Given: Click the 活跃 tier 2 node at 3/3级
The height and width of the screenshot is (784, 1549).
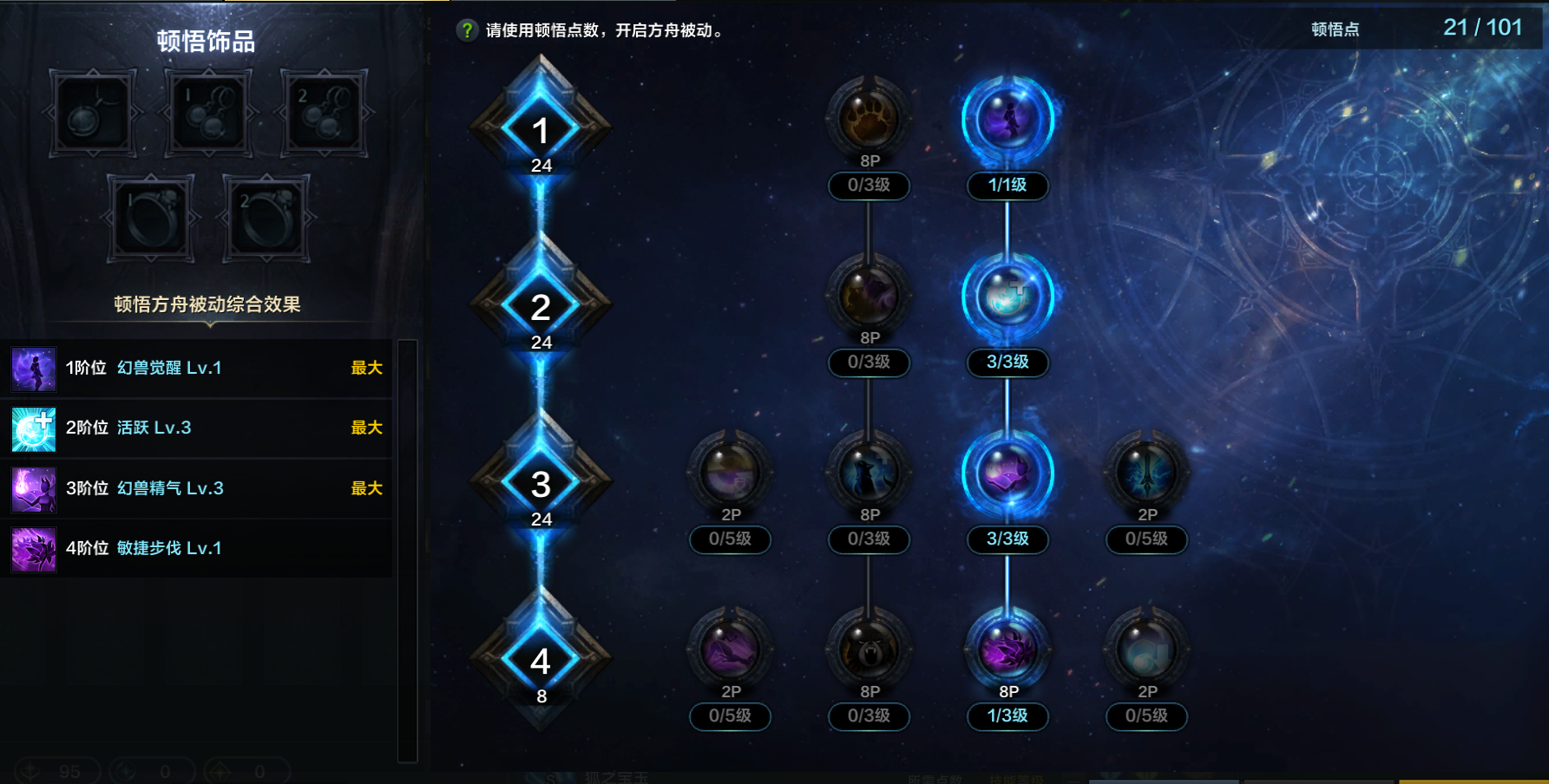Looking at the screenshot, I should tap(1007, 296).
